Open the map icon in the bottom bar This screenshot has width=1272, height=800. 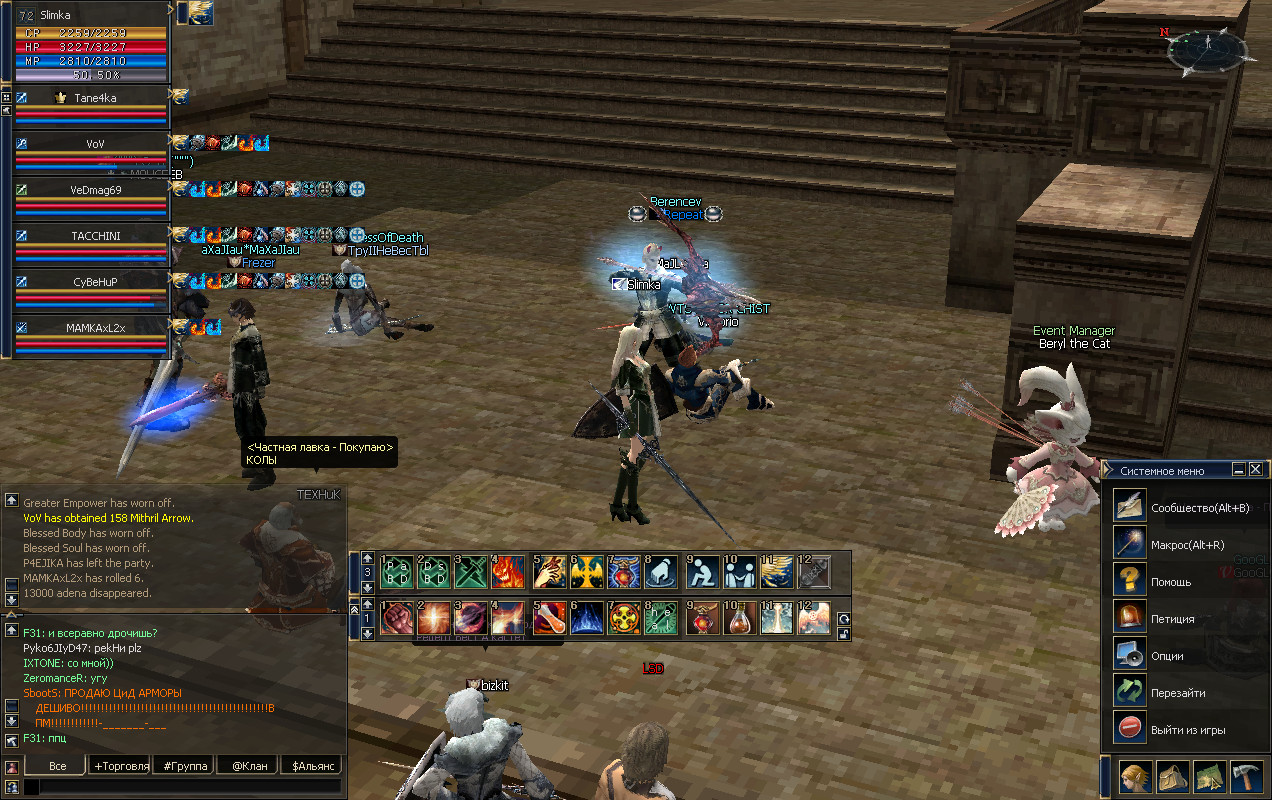[1209, 777]
